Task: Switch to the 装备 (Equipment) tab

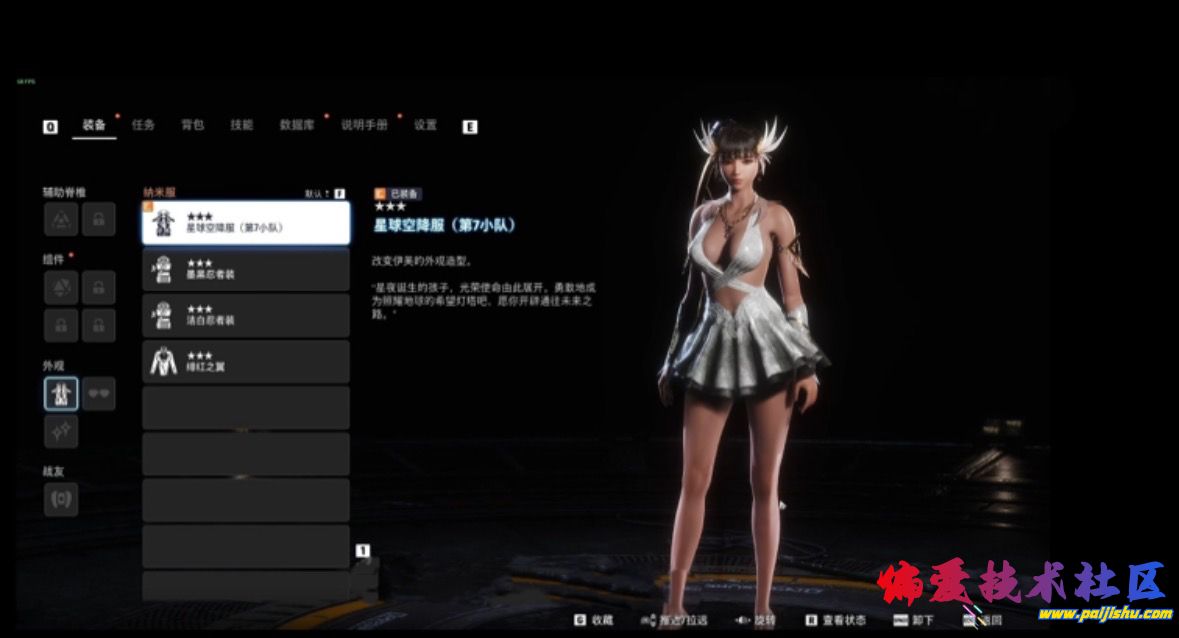Action: click(x=94, y=126)
